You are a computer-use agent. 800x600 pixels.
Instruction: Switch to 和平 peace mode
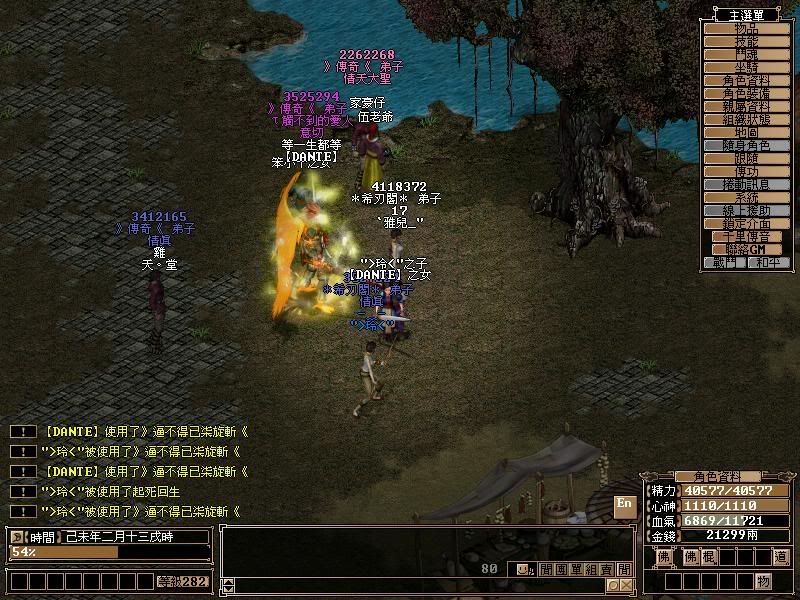pos(767,262)
